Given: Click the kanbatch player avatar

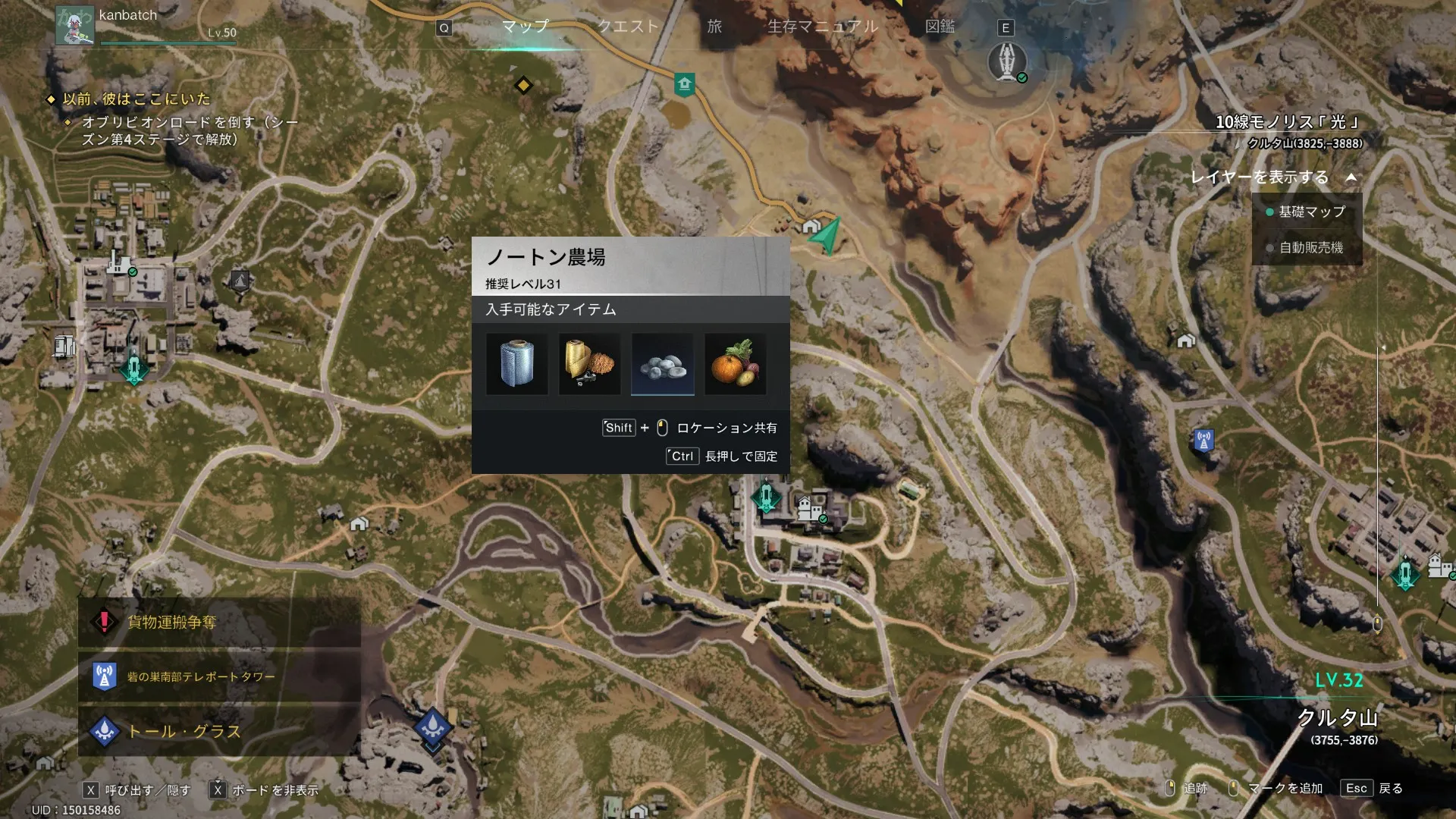Looking at the screenshot, I should [x=75, y=25].
